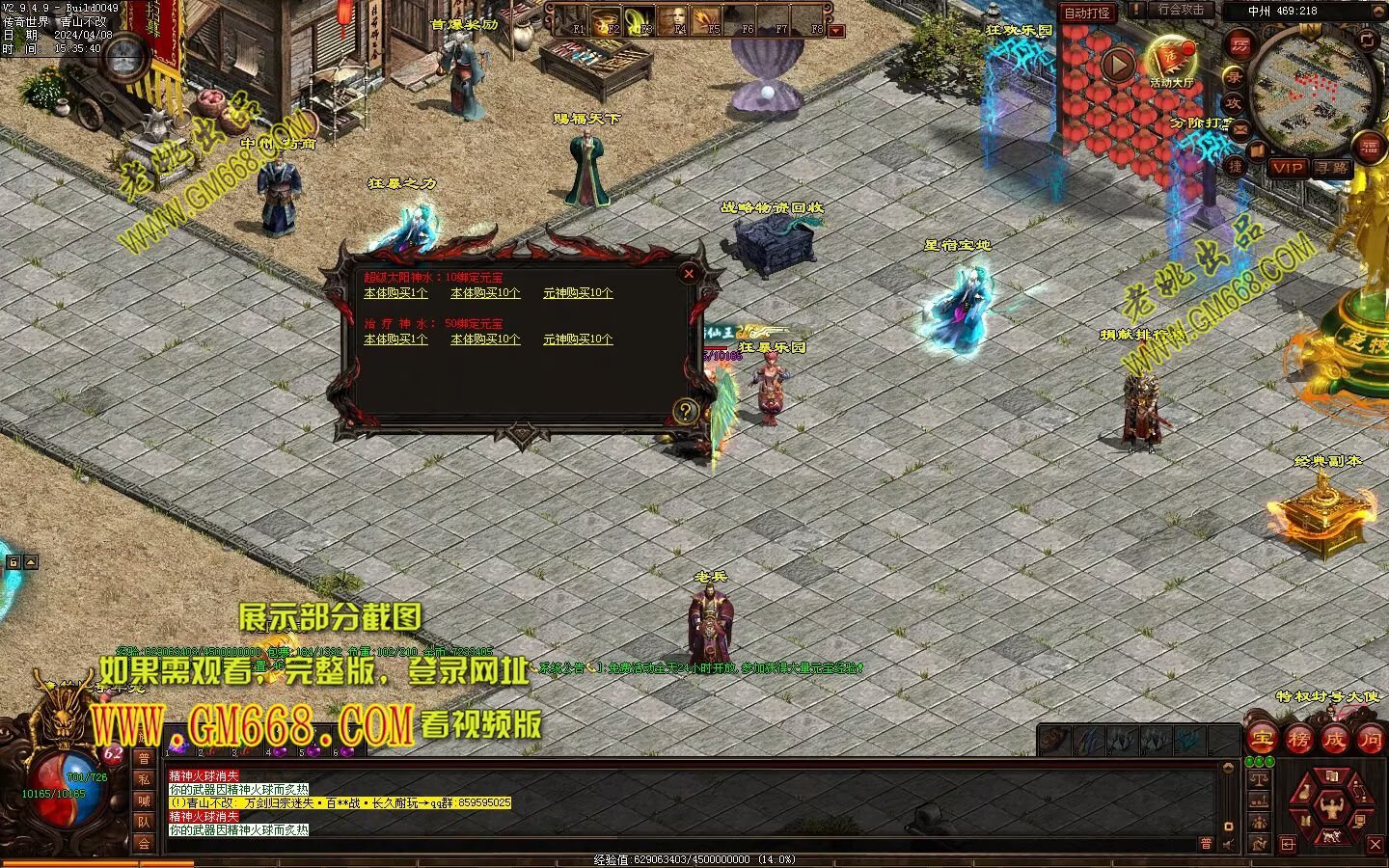Viewport: 1389px width, 868px height.
Task: Open the VIP panel
Action: click(x=1287, y=168)
